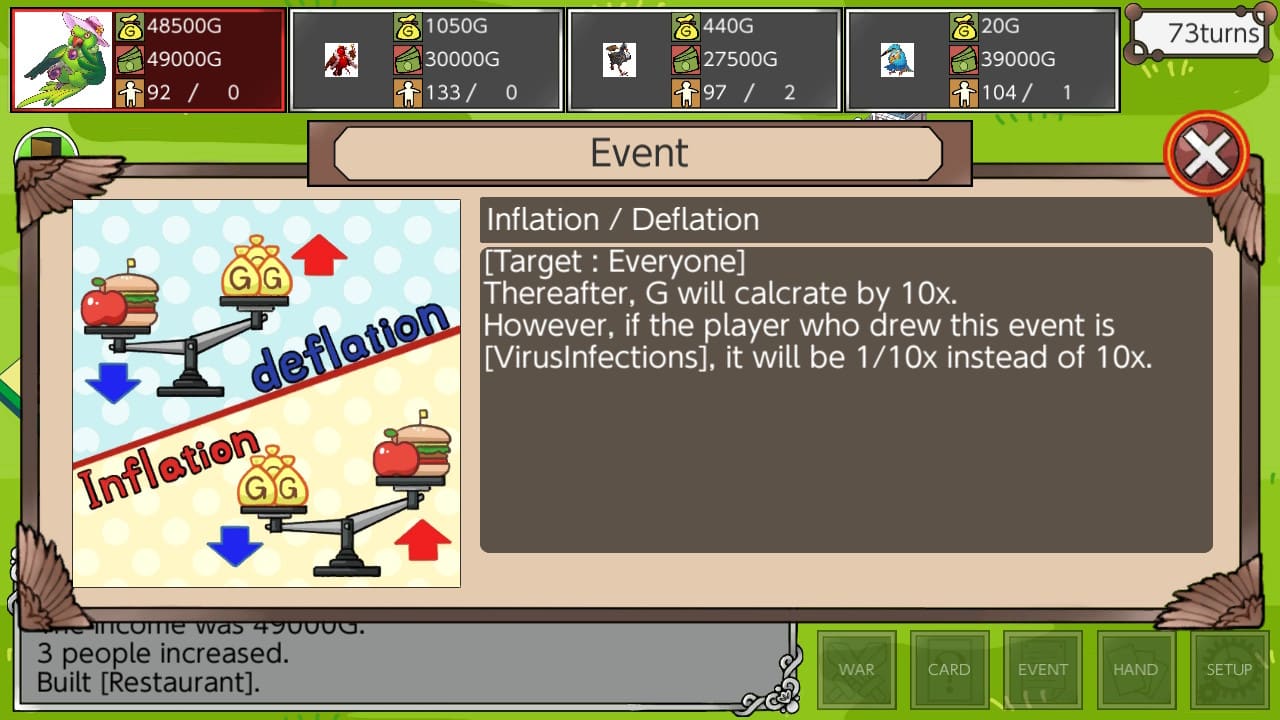Select the WAR button with crossed swords icon
The image size is (1280, 720).
857,668
